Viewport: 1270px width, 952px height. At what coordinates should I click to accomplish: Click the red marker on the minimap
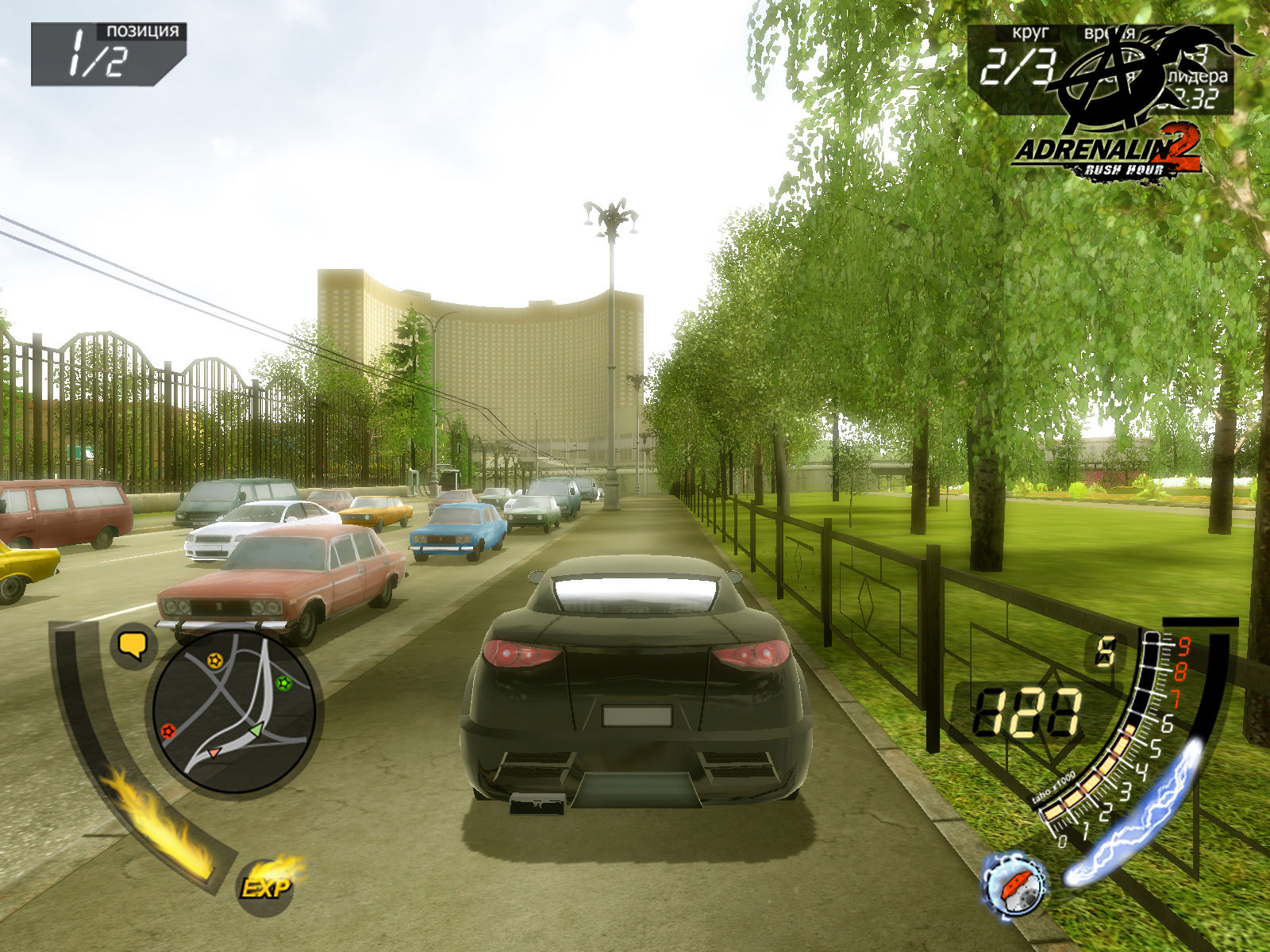(x=167, y=730)
